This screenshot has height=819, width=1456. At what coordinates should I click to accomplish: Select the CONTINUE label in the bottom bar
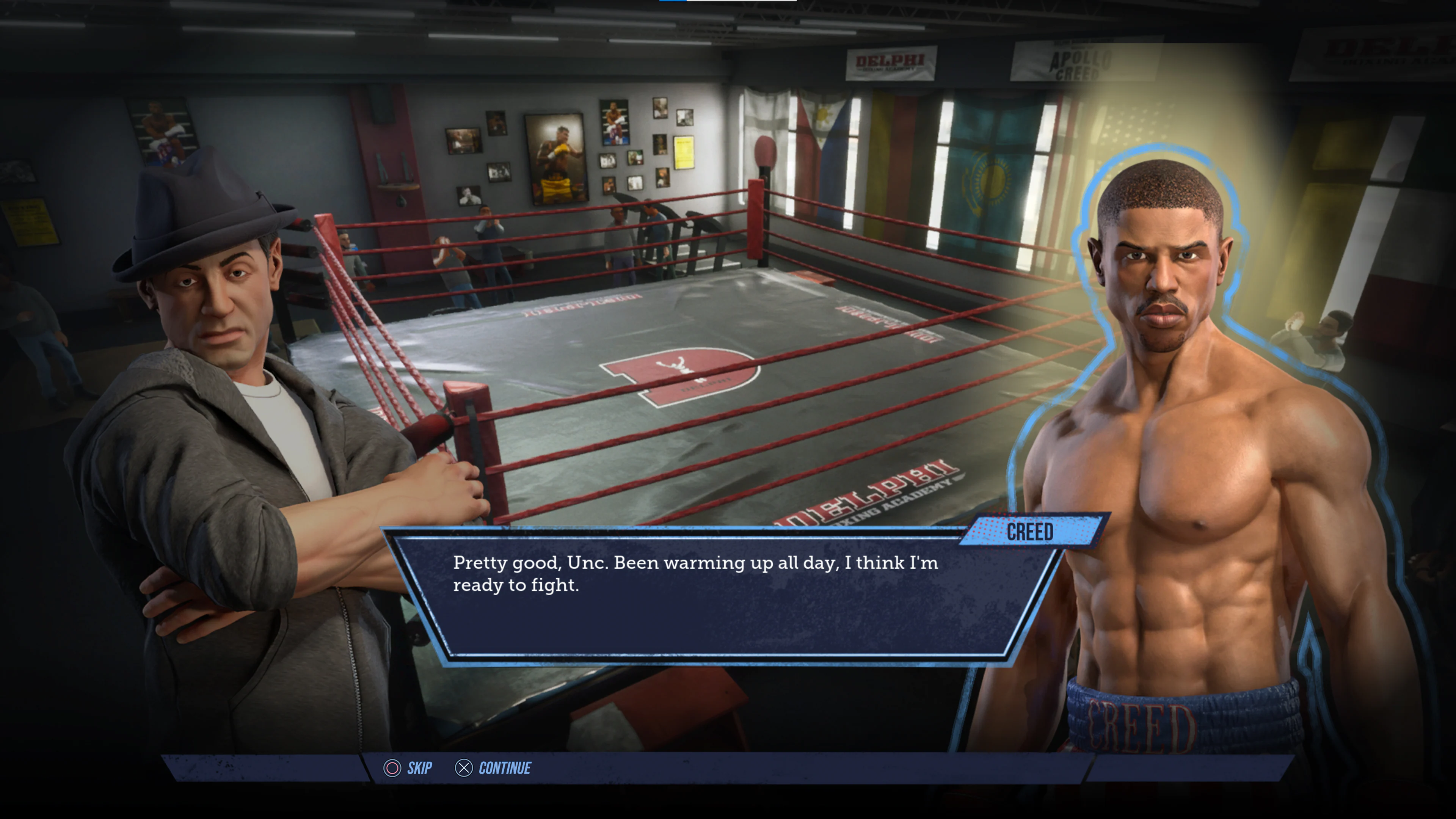(505, 768)
